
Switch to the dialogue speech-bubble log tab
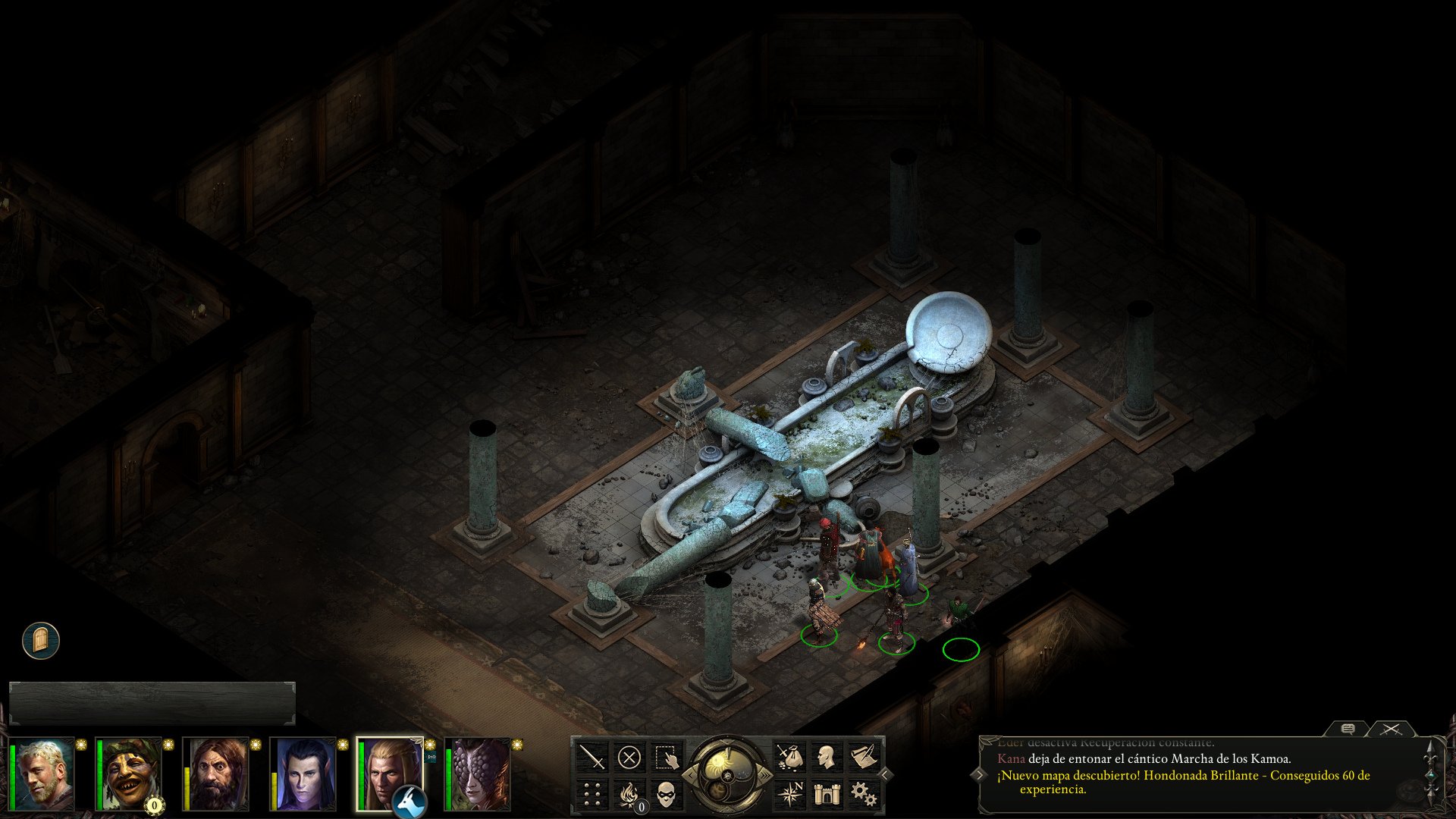(x=1348, y=730)
